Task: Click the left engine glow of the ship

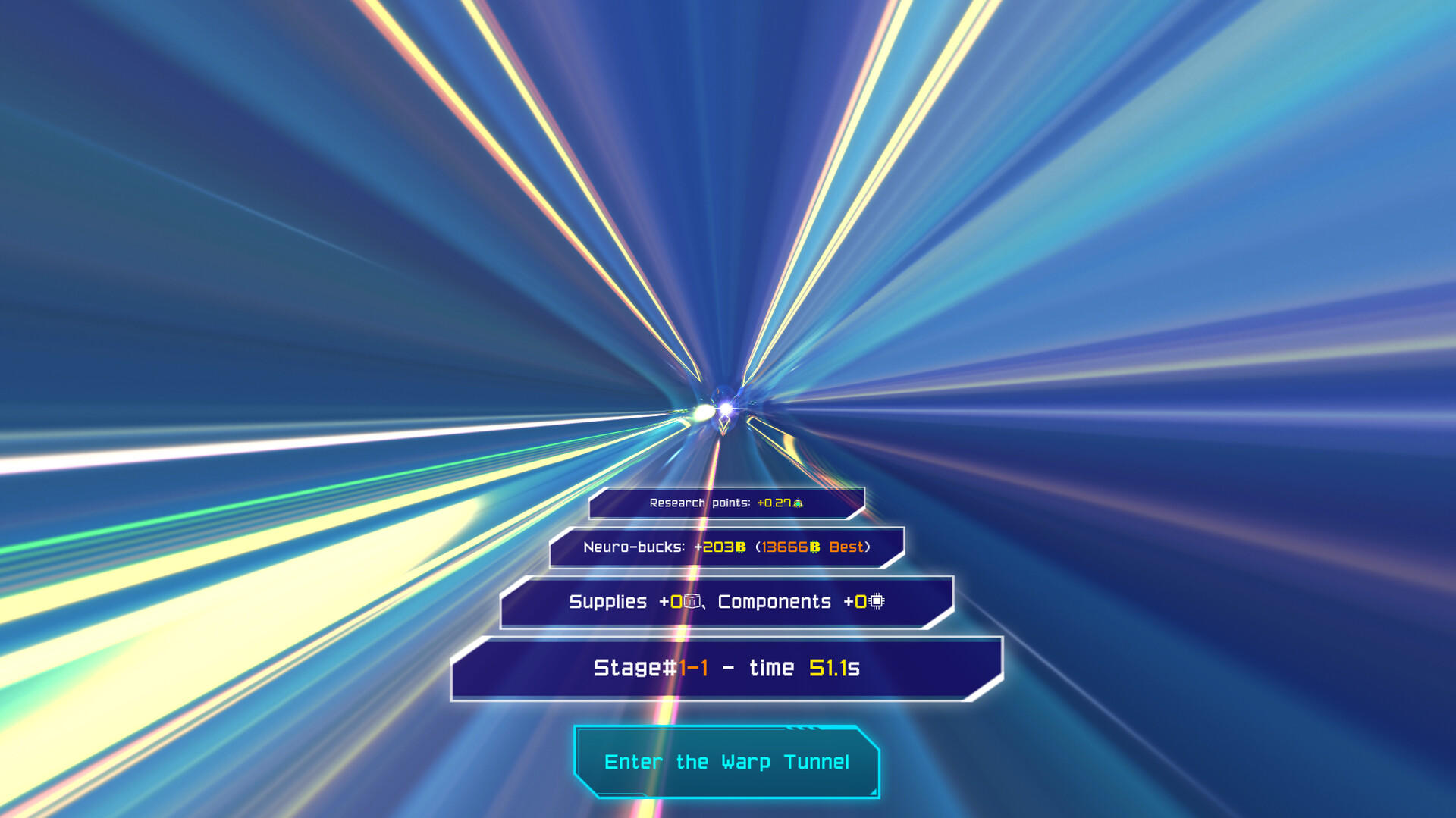Action: 704,411
